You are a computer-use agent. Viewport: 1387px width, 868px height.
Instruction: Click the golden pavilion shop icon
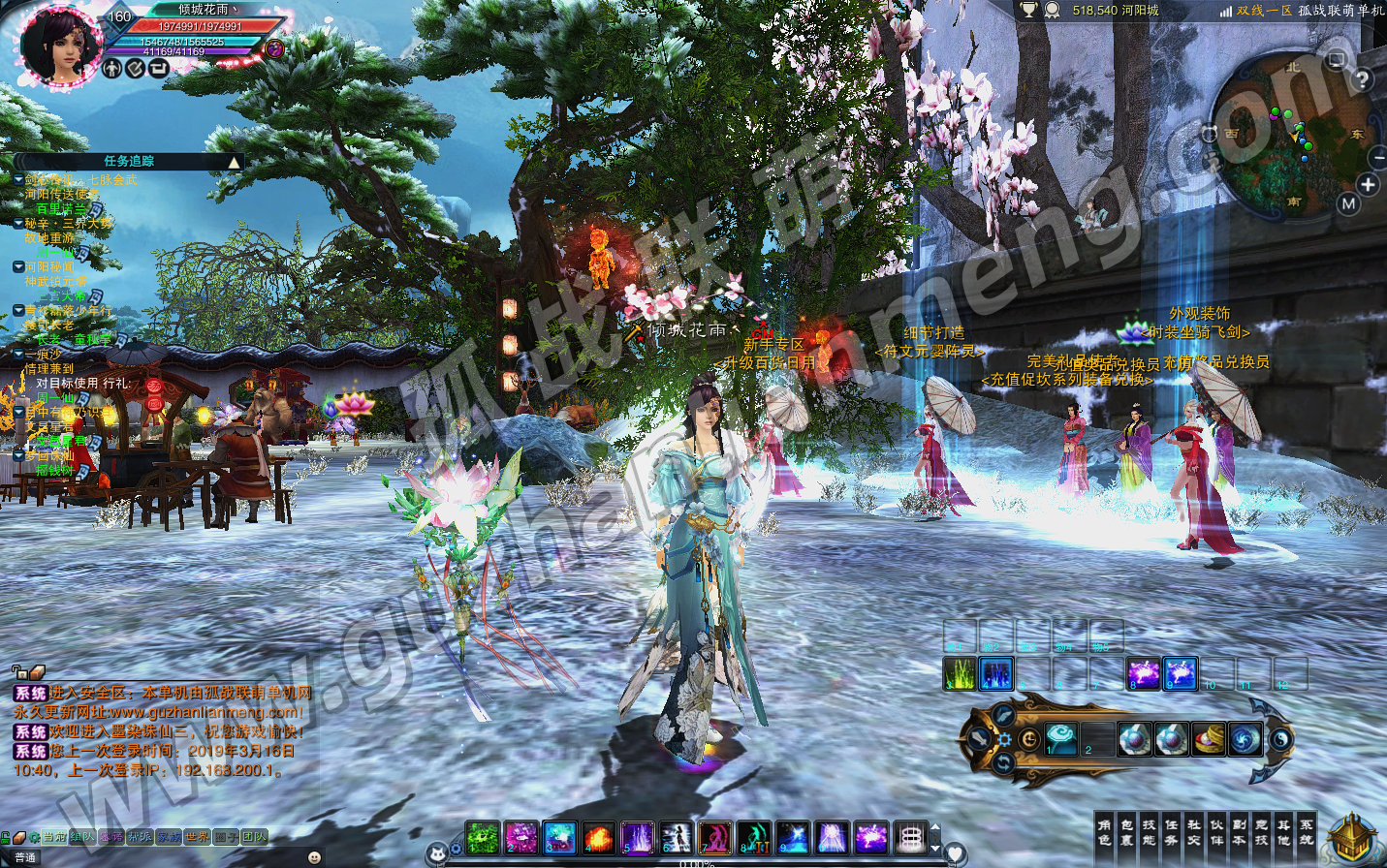click(x=1352, y=838)
